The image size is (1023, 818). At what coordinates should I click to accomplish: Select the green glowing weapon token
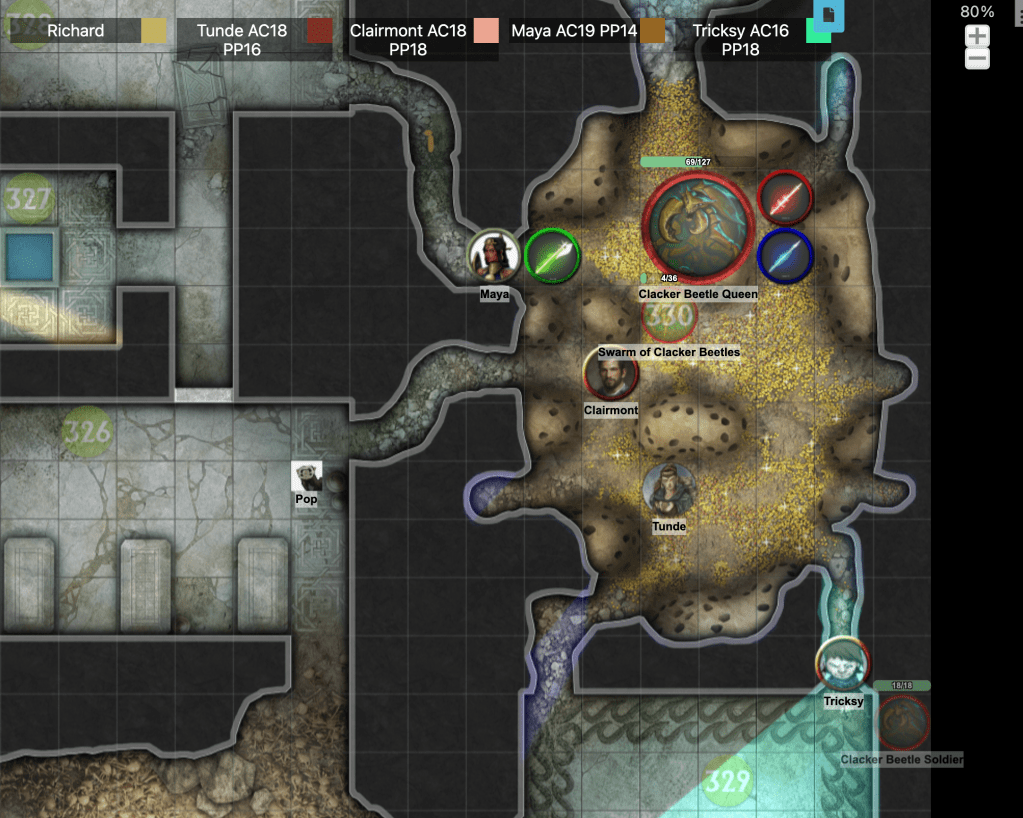(552, 256)
